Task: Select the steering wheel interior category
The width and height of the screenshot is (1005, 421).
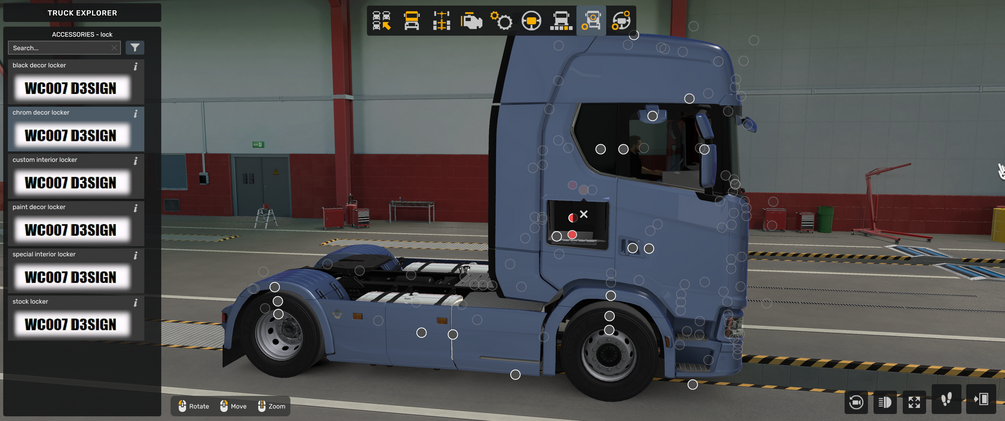Action: (531, 20)
